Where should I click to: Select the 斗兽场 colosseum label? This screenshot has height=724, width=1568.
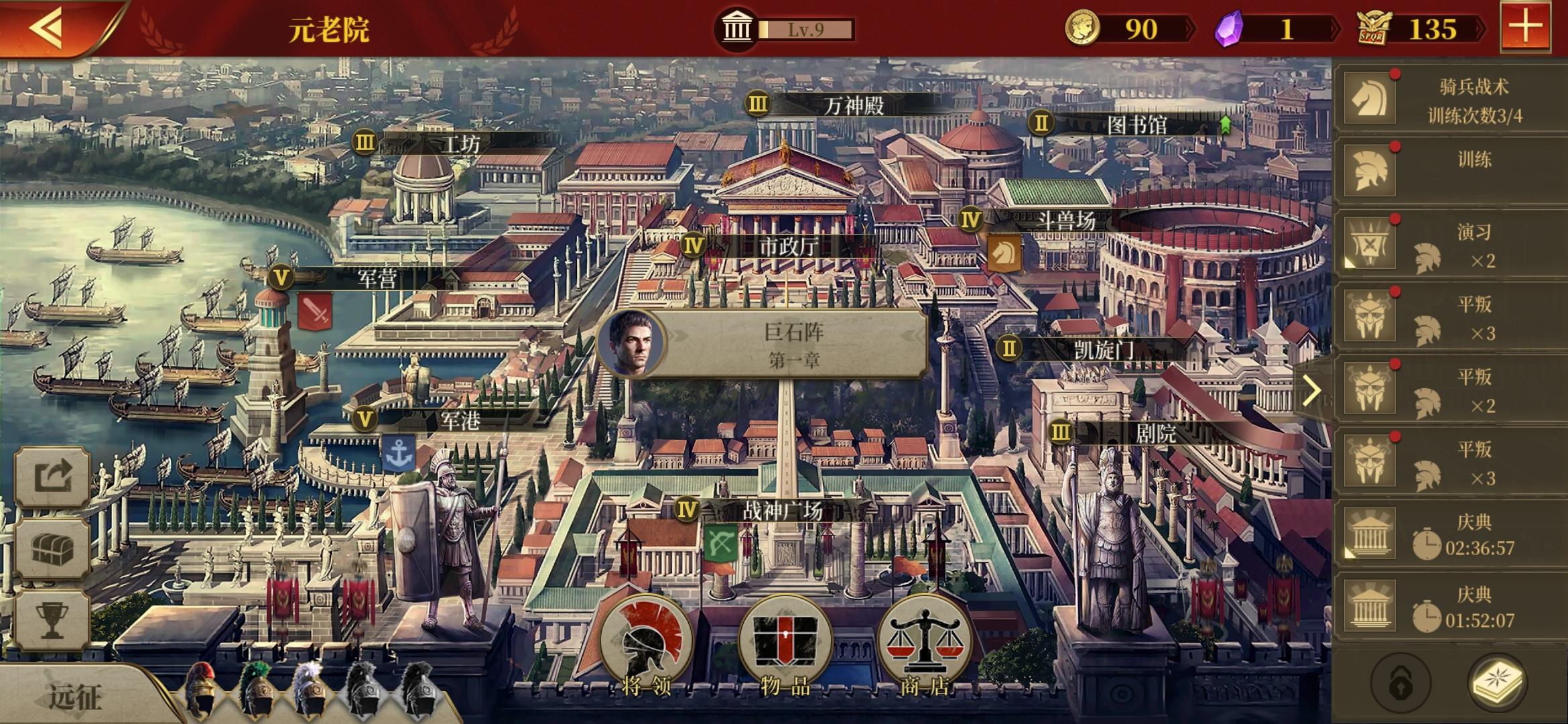tap(1065, 220)
